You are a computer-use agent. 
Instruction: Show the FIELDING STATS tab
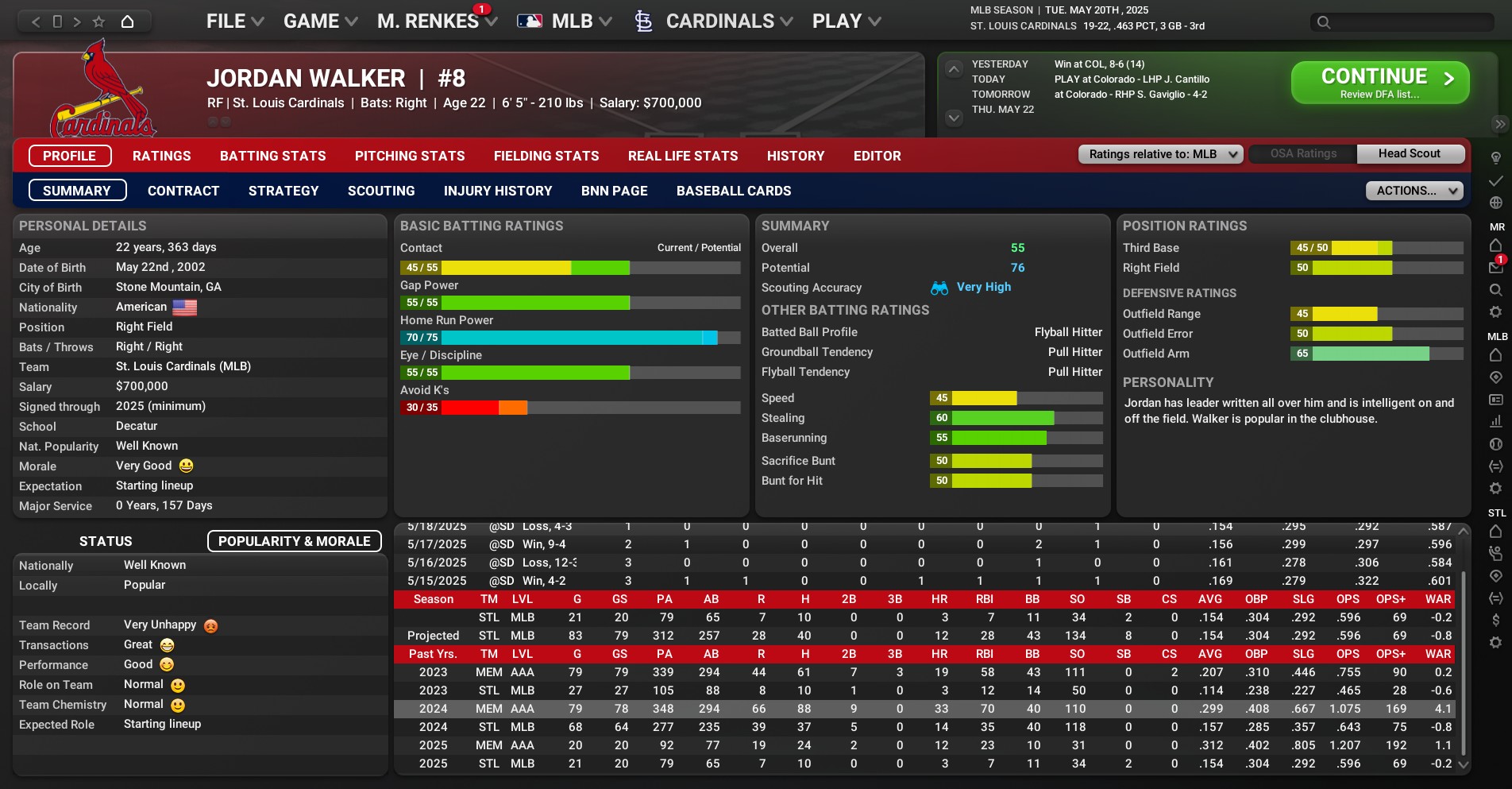tap(546, 156)
